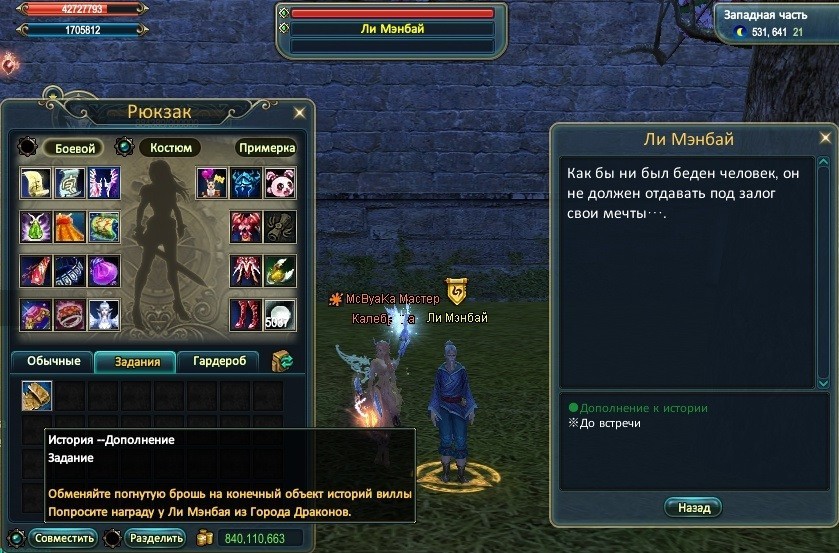Choose the Дополнение к истории quest option

point(643,408)
